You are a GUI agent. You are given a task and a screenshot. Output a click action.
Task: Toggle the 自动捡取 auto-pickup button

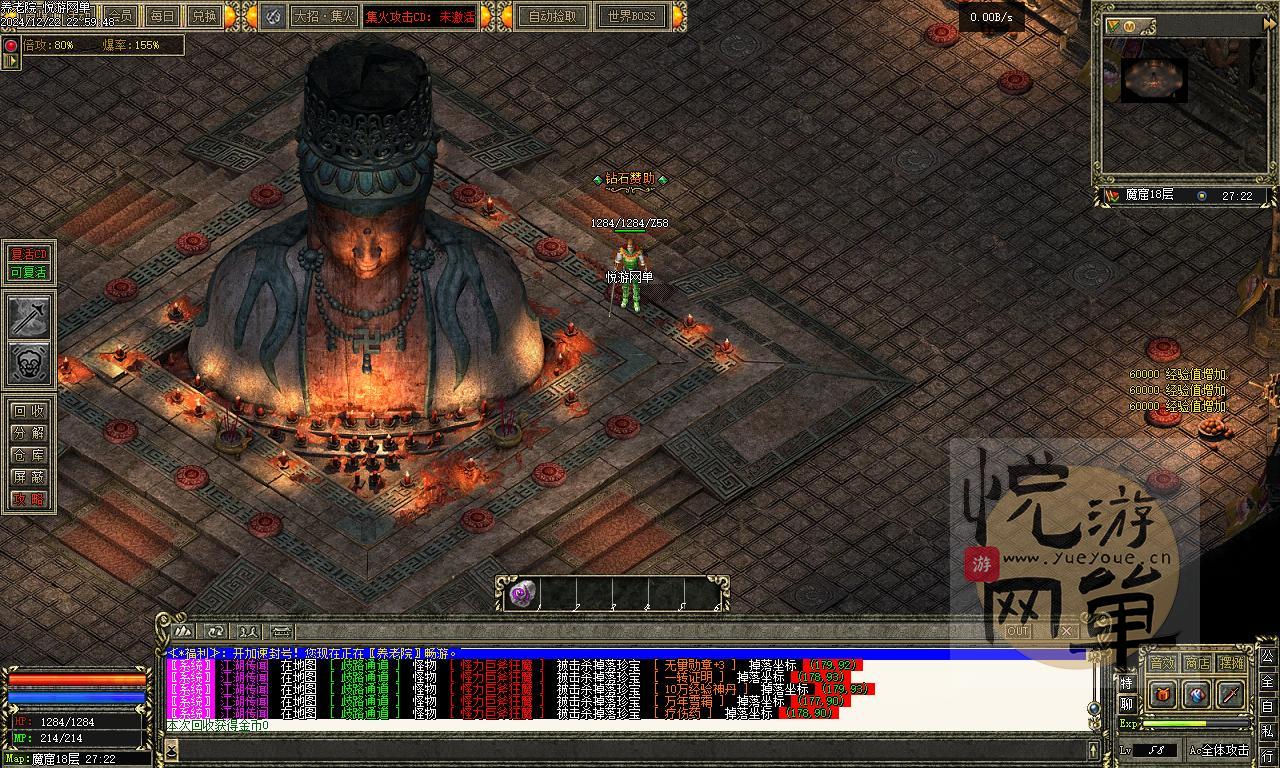tap(553, 16)
